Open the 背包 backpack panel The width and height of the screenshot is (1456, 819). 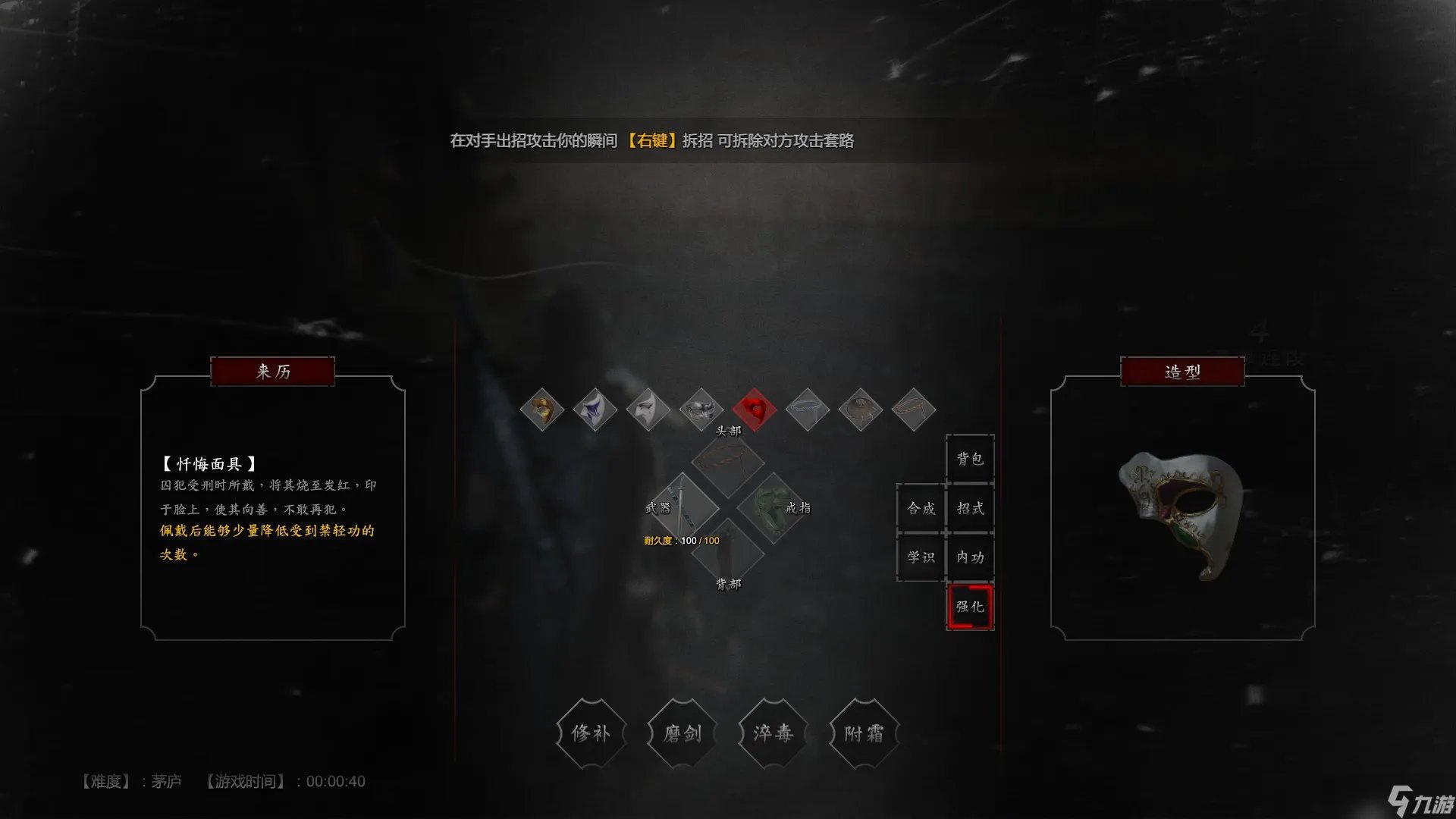[x=970, y=458]
